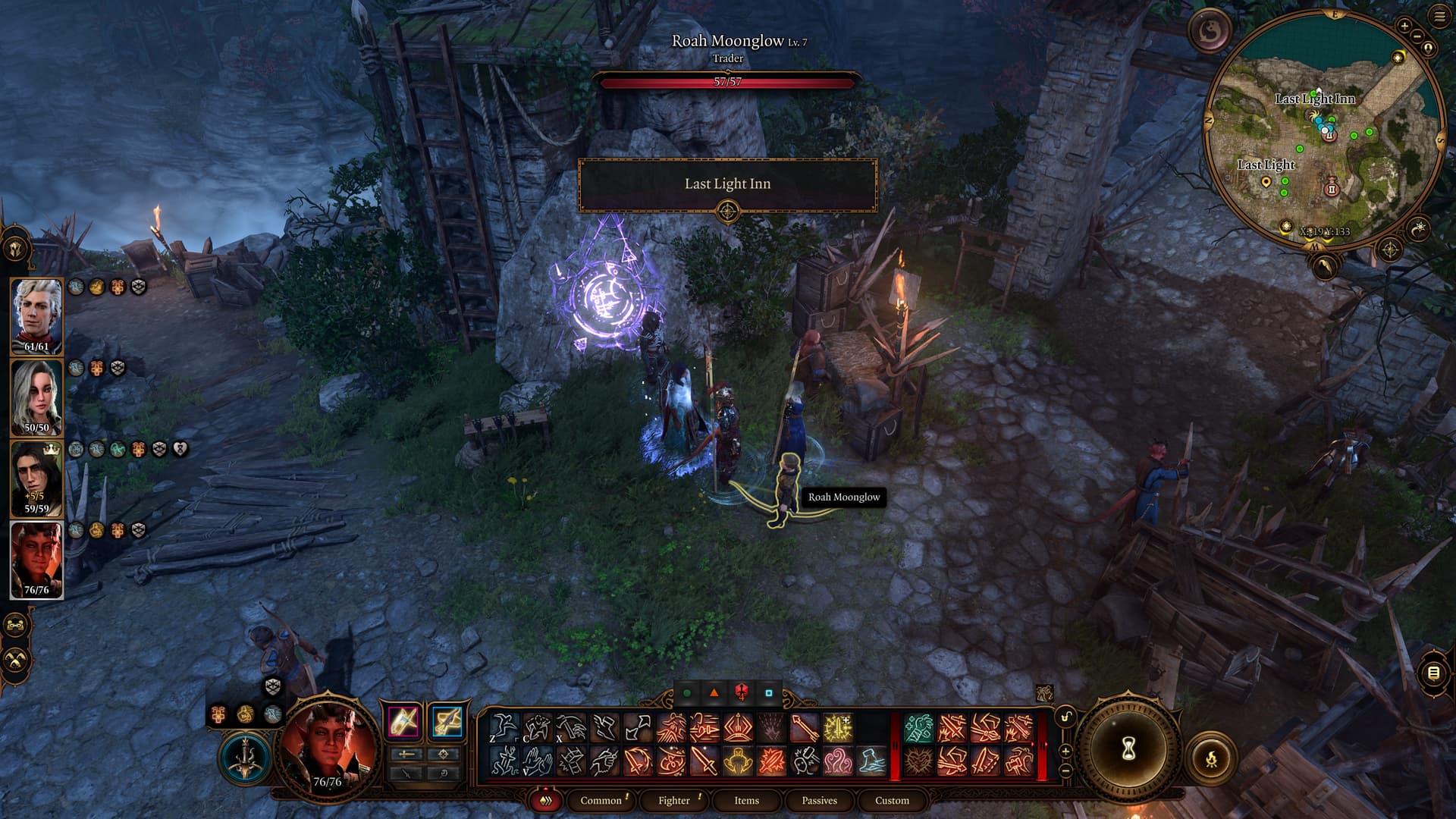Pick Karlach's red tiefling party portrait
Viewport: 1456px width, 819px height.
[x=36, y=559]
